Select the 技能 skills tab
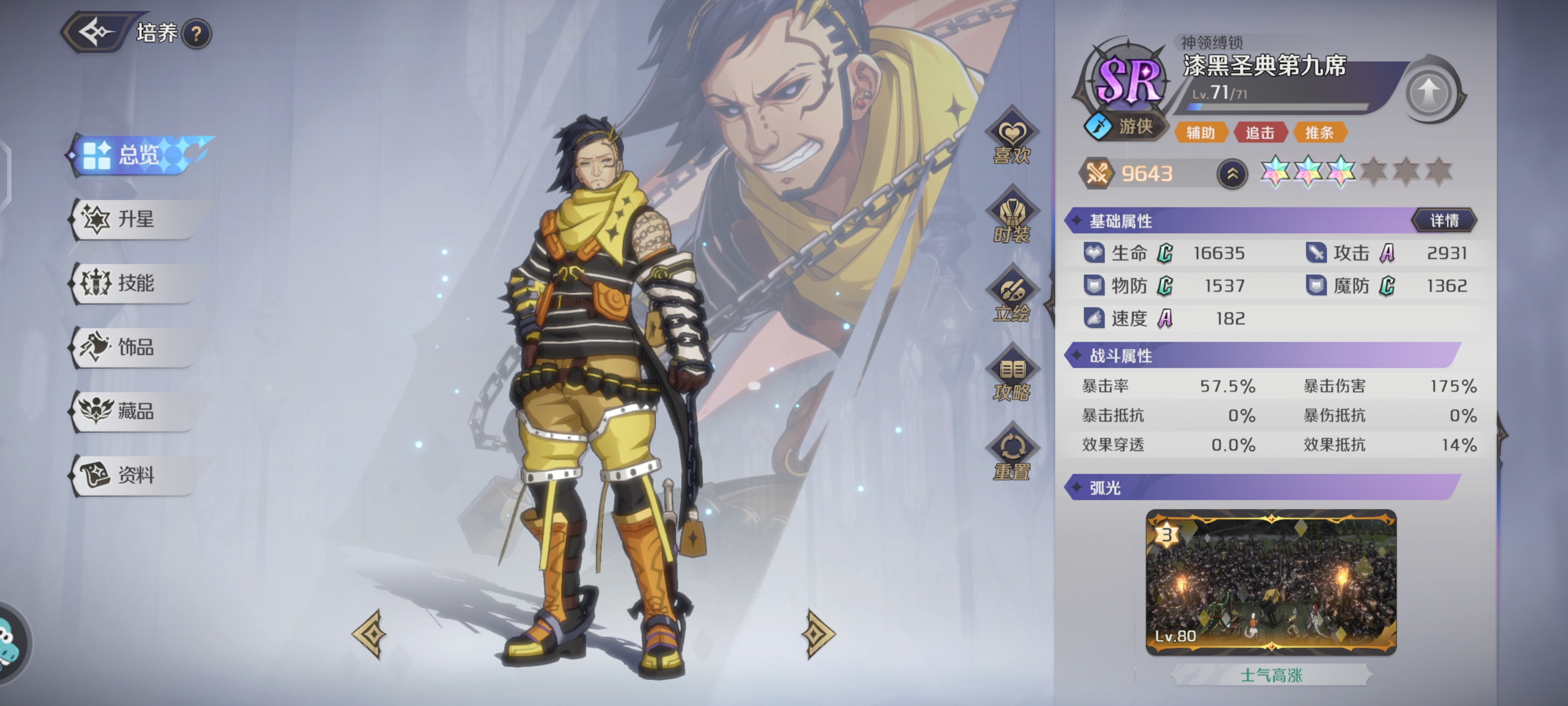The height and width of the screenshot is (706, 1568). pos(136,283)
